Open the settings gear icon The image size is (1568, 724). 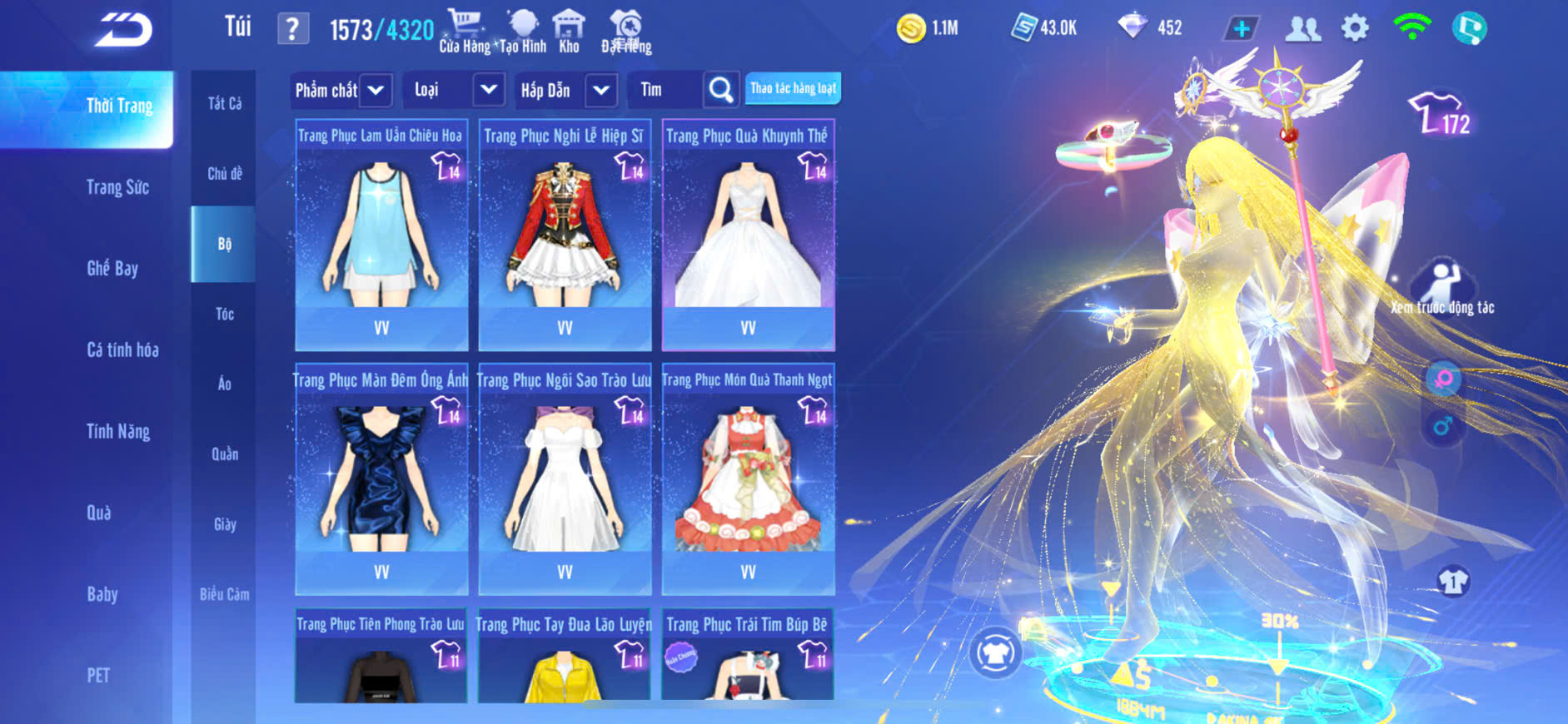coord(1355,28)
